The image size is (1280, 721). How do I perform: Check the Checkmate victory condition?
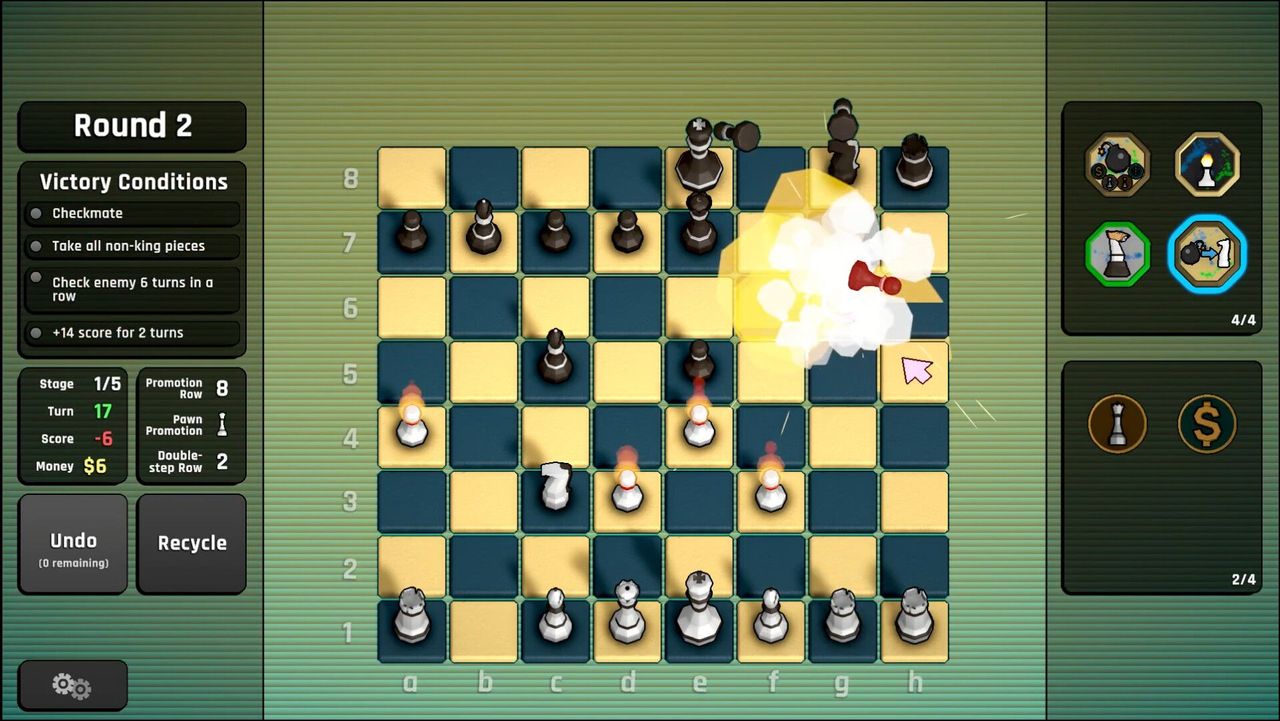[131, 212]
